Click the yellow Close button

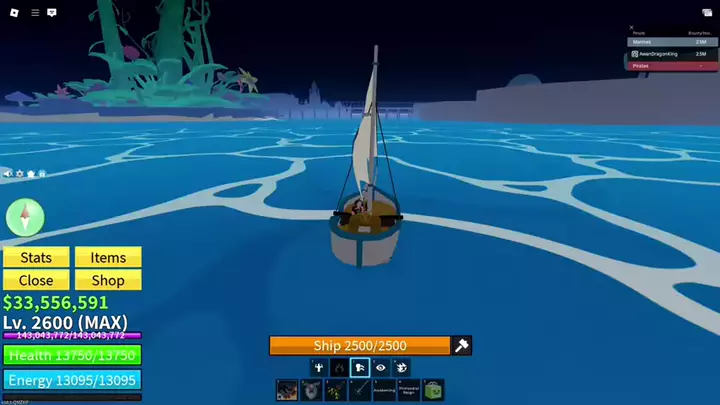click(36, 281)
